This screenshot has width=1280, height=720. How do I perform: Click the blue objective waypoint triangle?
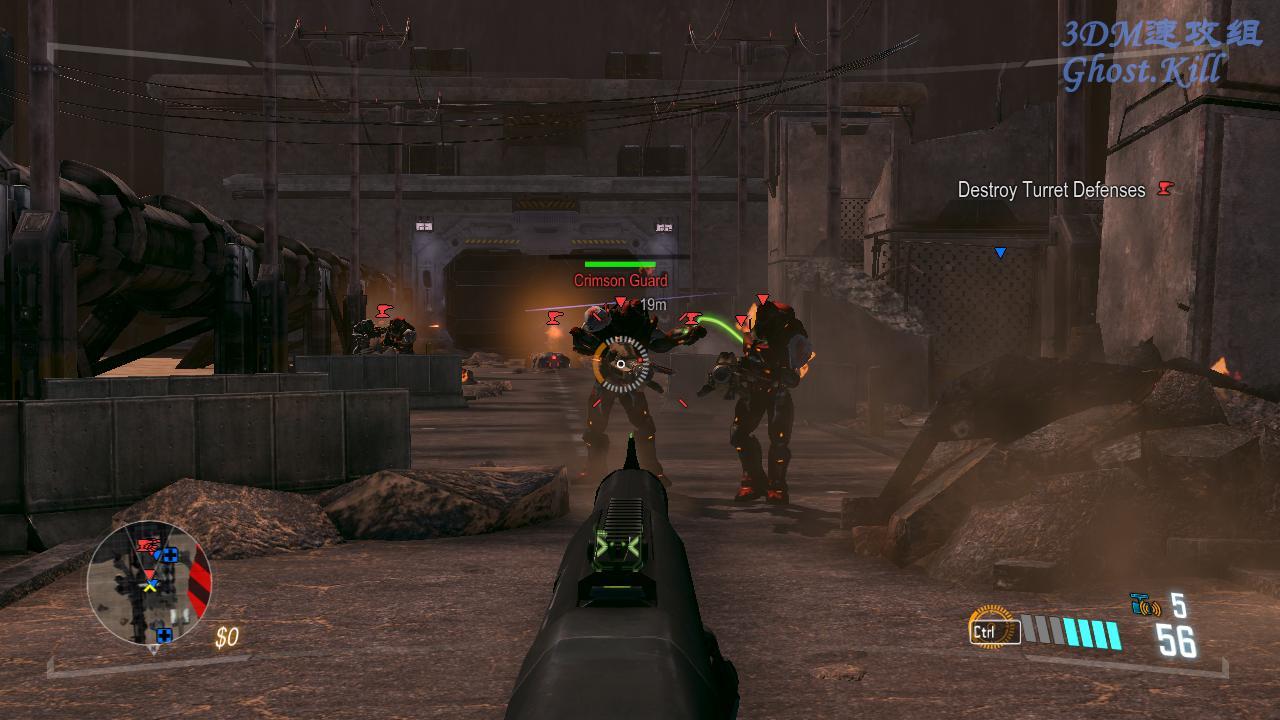pyautogui.click(x=999, y=253)
